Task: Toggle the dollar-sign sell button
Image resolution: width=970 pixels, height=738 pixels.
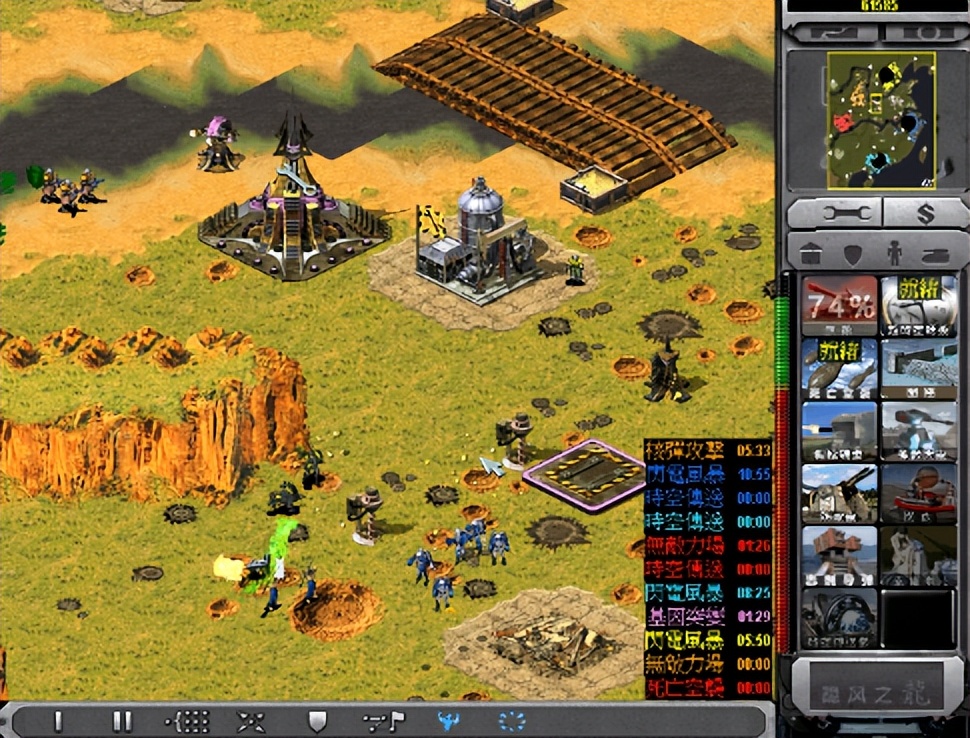Action: (x=923, y=212)
